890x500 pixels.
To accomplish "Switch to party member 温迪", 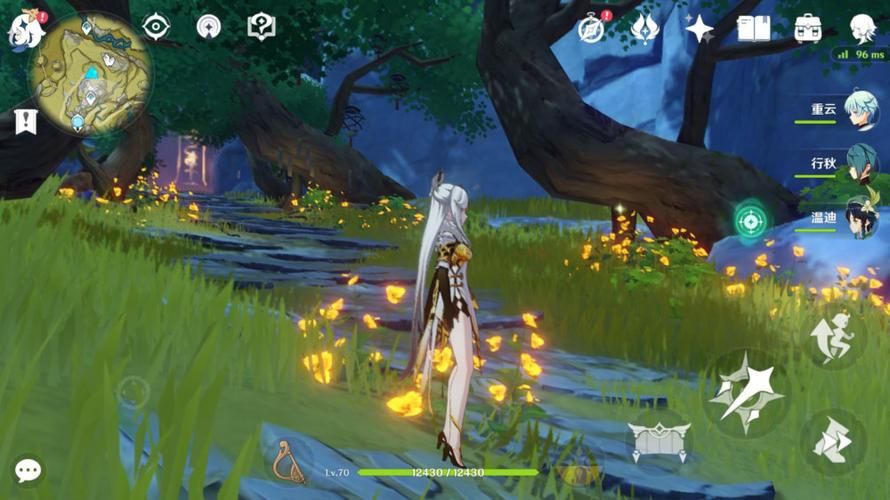I will click(x=859, y=218).
